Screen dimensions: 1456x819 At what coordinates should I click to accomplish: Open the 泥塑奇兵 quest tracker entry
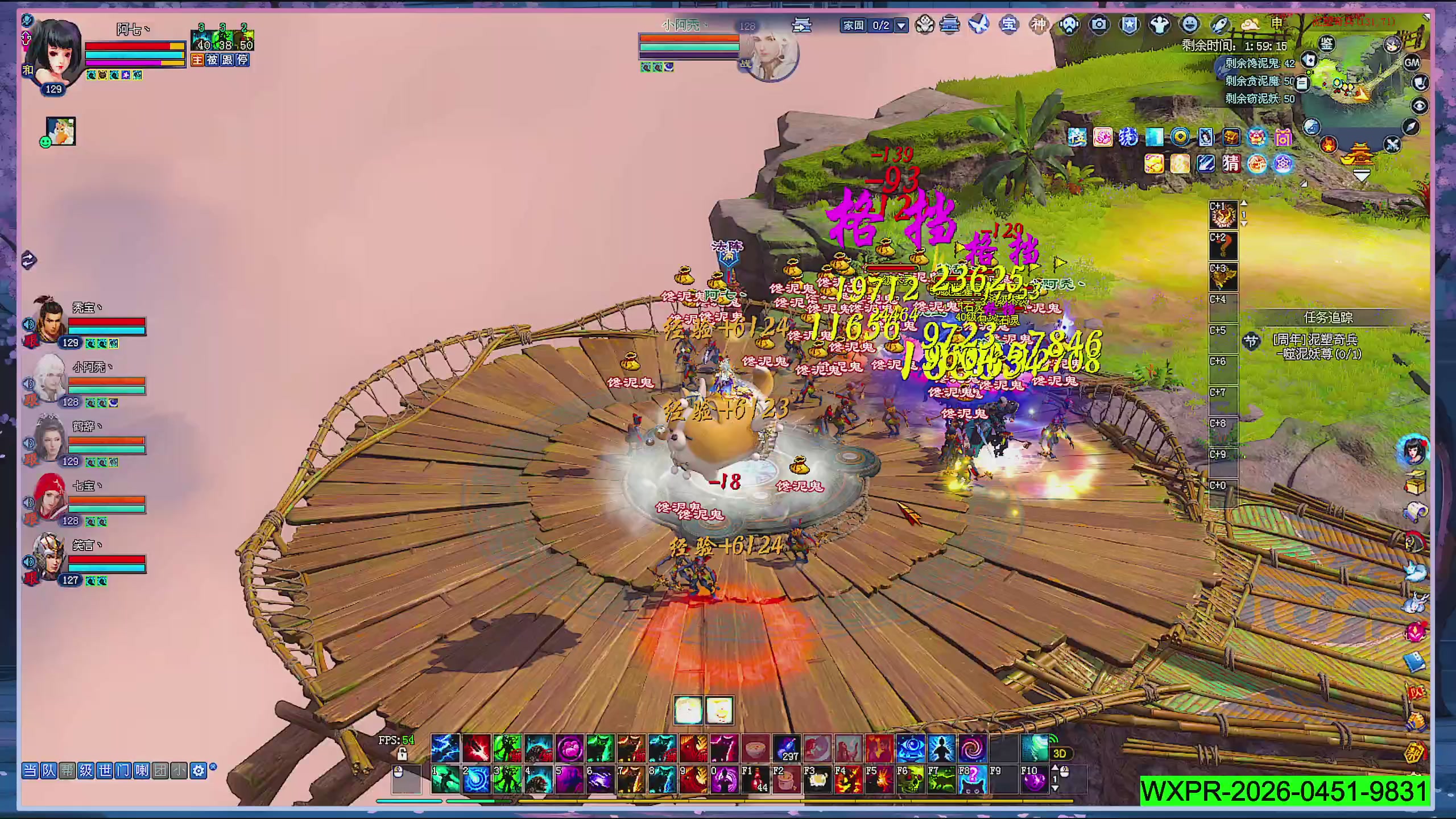click(x=1317, y=347)
